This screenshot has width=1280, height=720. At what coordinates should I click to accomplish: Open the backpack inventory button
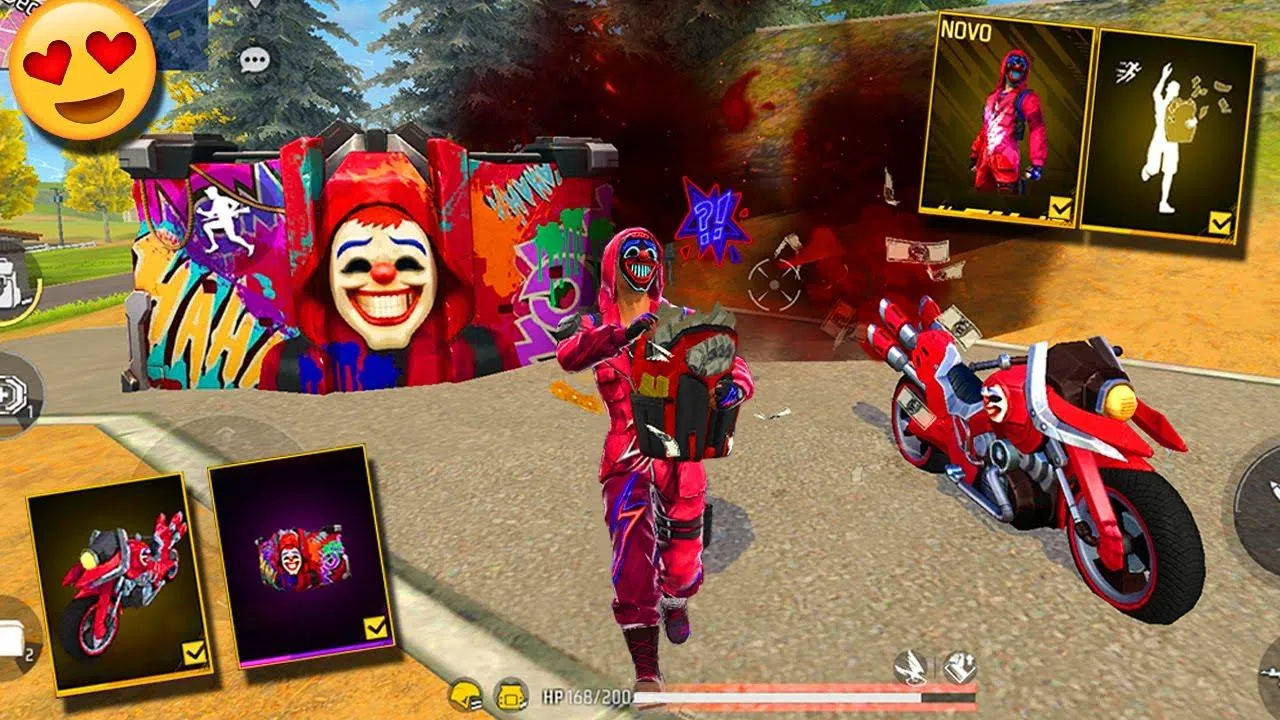[x=12, y=283]
